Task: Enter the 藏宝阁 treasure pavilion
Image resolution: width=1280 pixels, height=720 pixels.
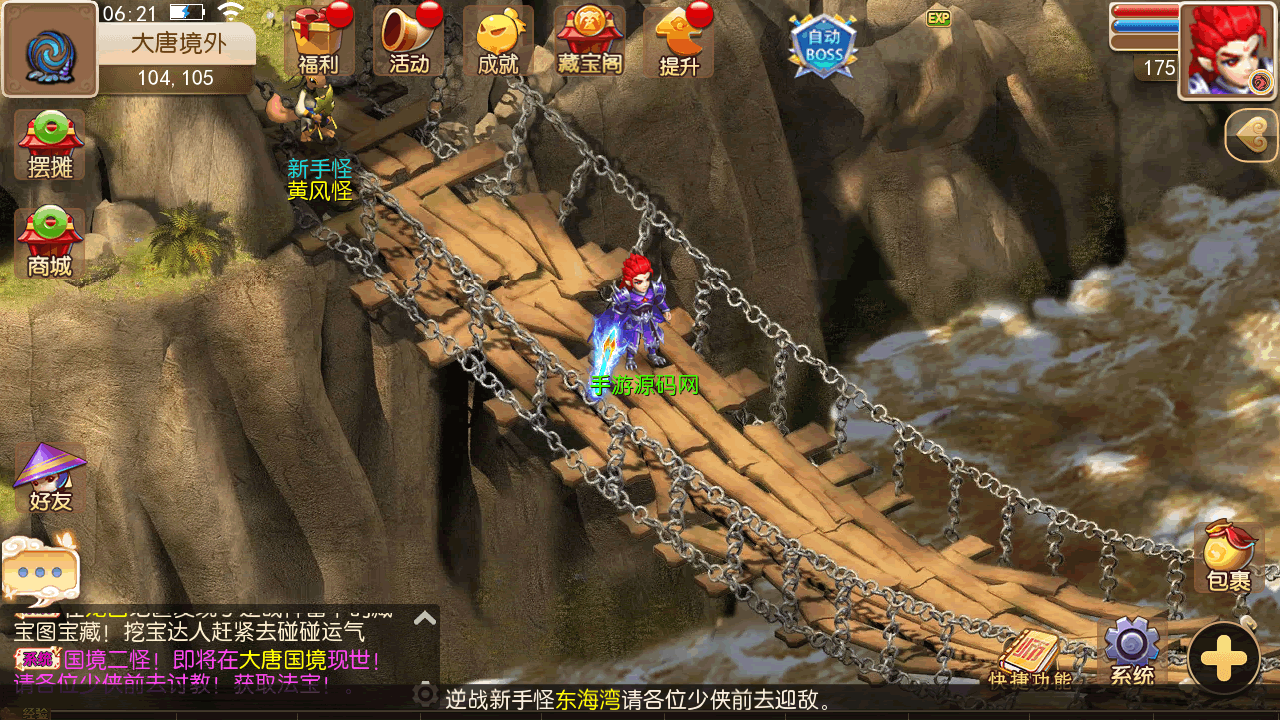Action: pos(590,40)
